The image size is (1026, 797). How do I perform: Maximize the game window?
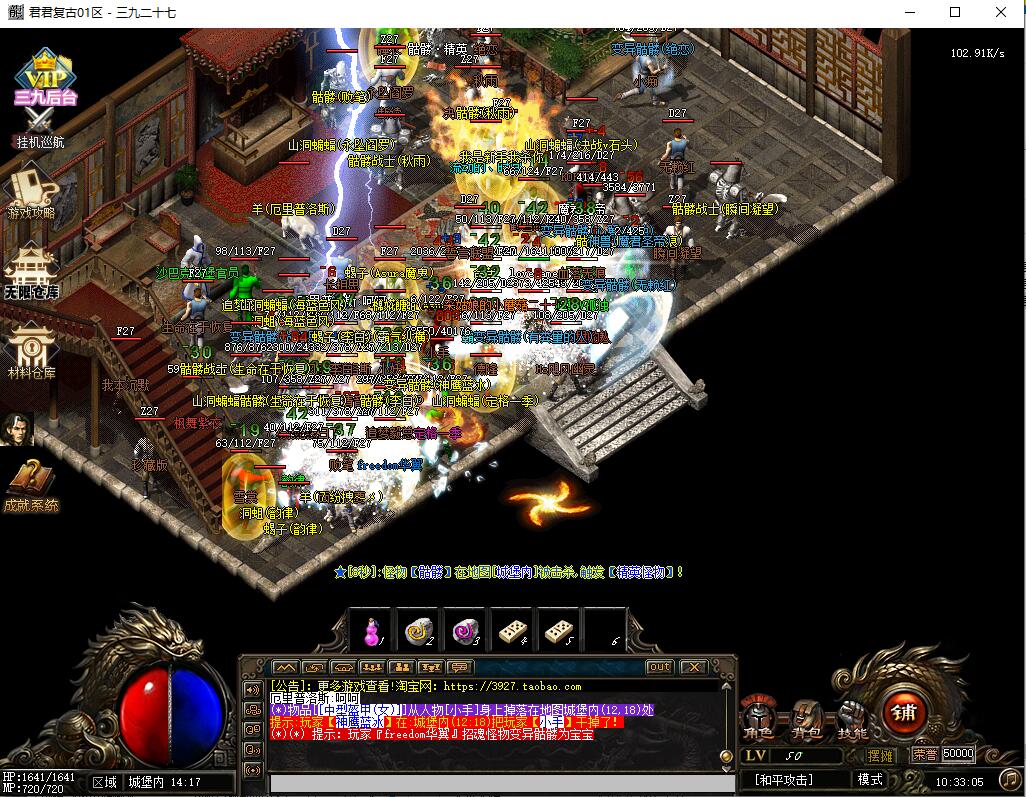(x=954, y=12)
